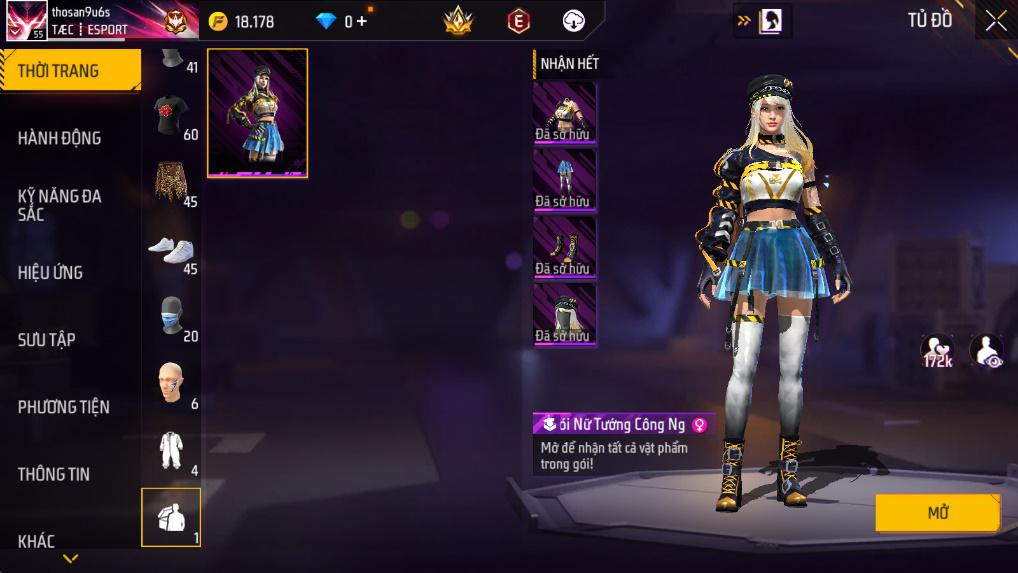
Task: Select the THỜI TRANG category
Action: 68,70
